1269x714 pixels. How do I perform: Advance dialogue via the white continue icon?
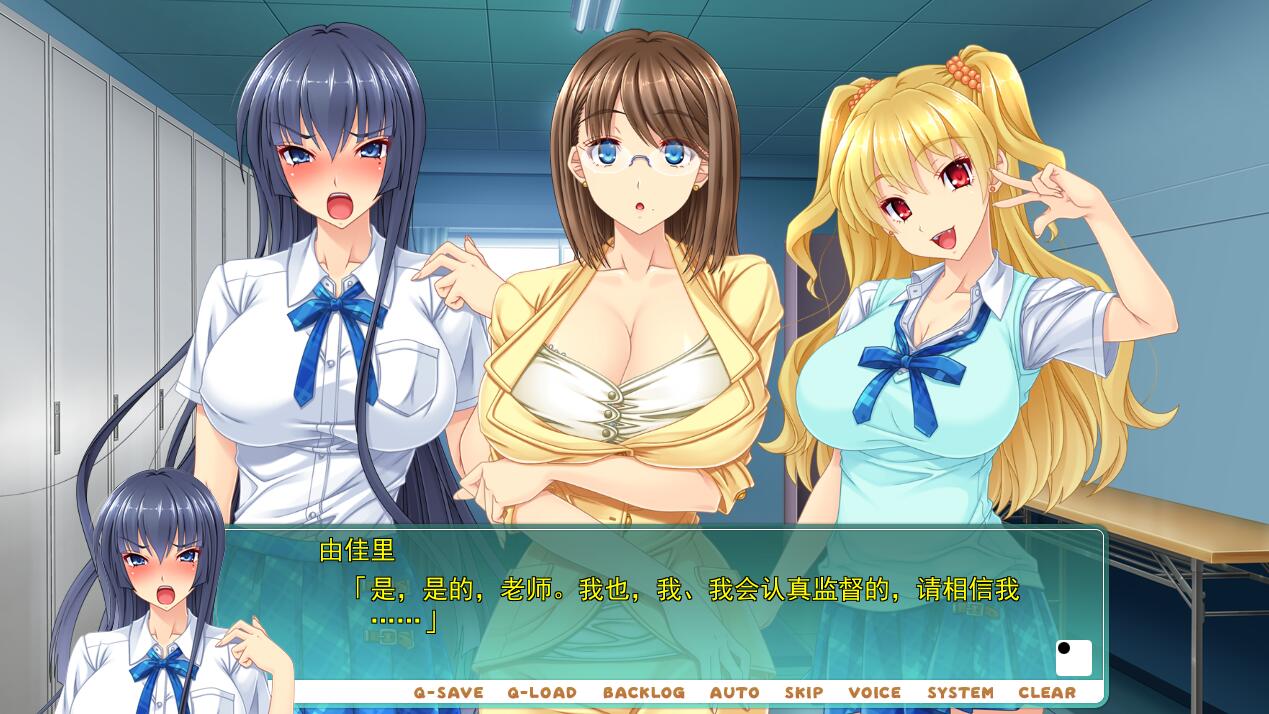pyautogui.click(x=1073, y=658)
